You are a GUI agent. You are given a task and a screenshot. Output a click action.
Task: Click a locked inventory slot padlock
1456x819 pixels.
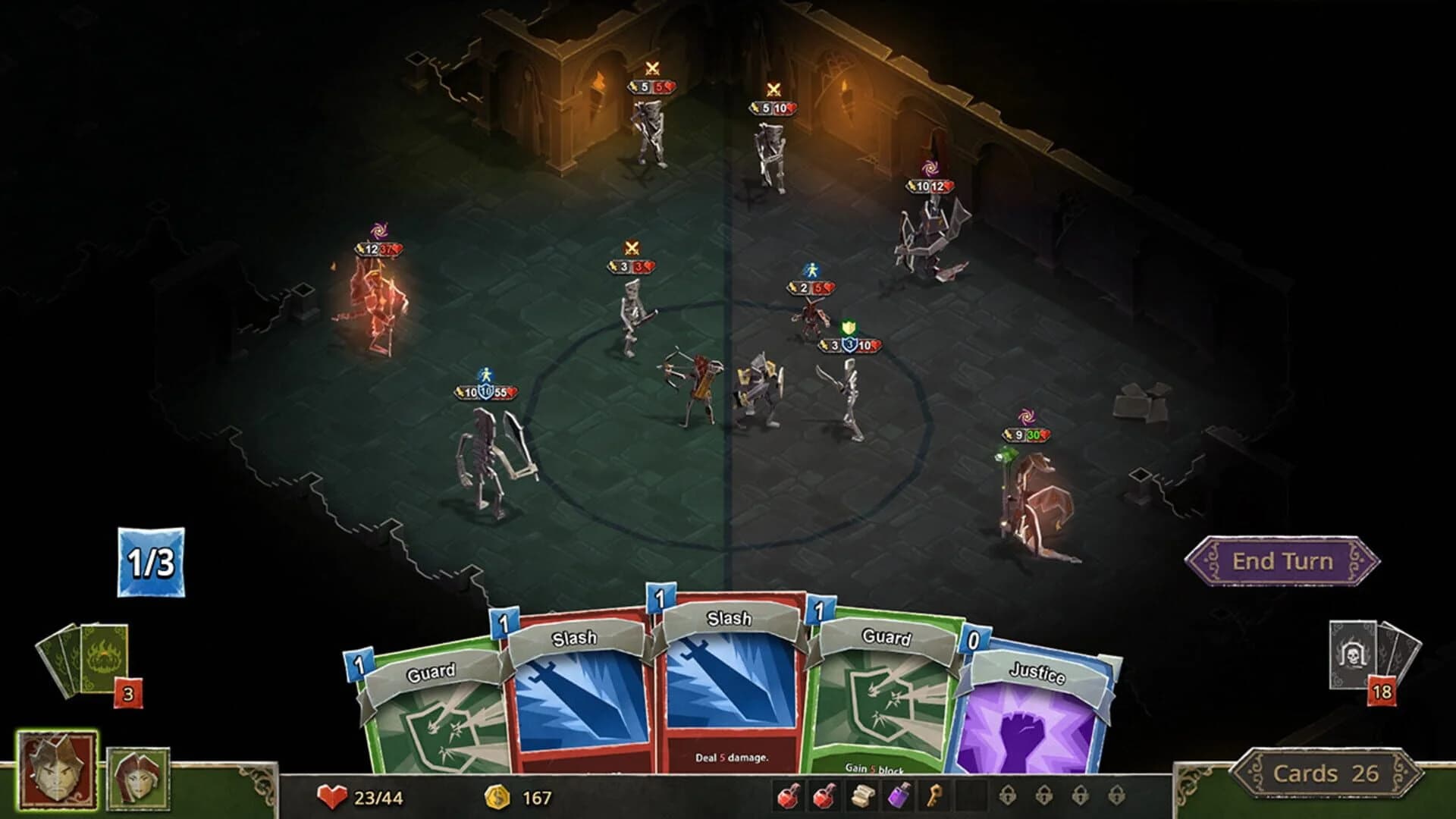pyautogui.click(x=1007, y=795)
